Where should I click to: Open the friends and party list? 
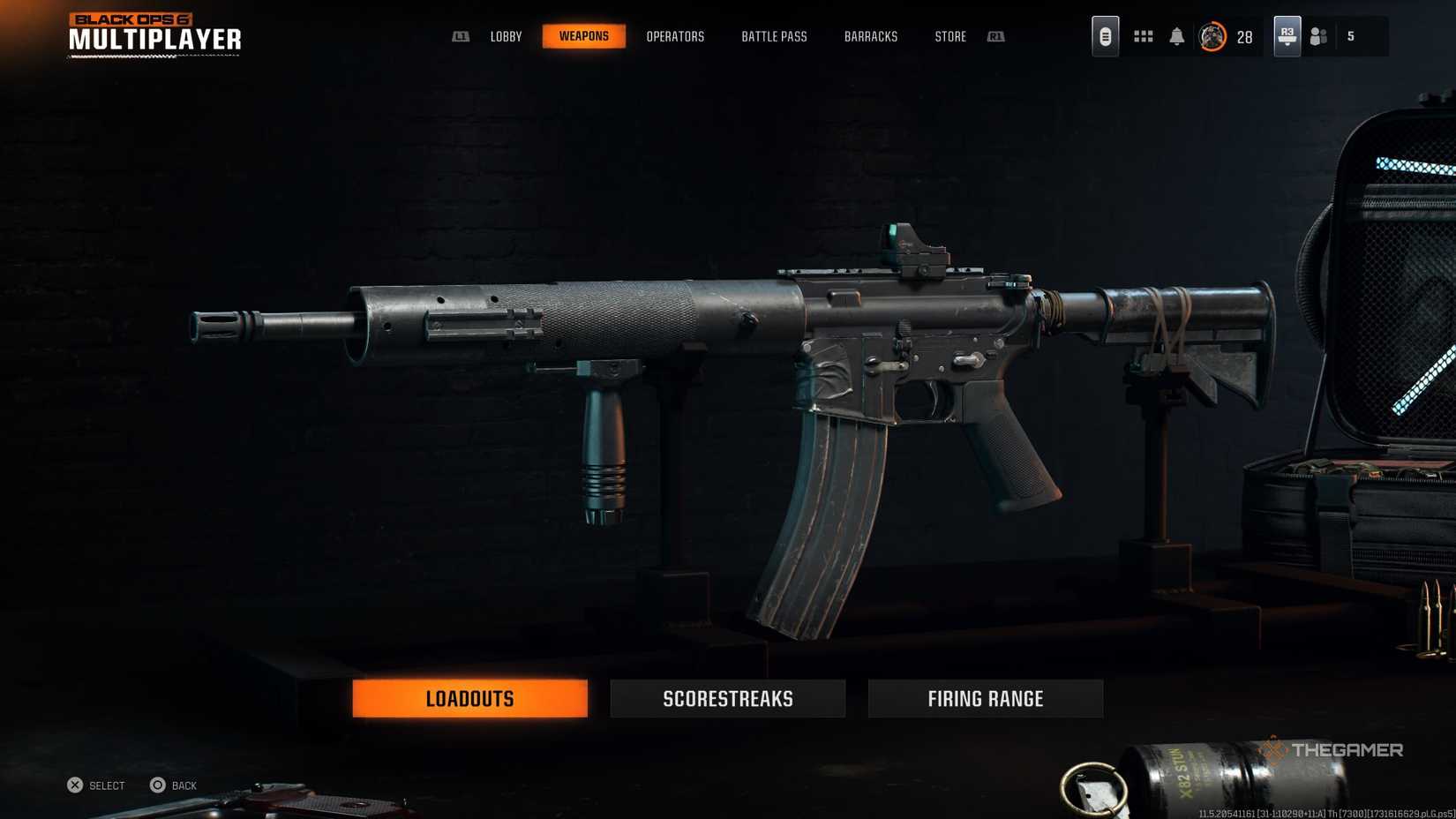point(1318,36)
